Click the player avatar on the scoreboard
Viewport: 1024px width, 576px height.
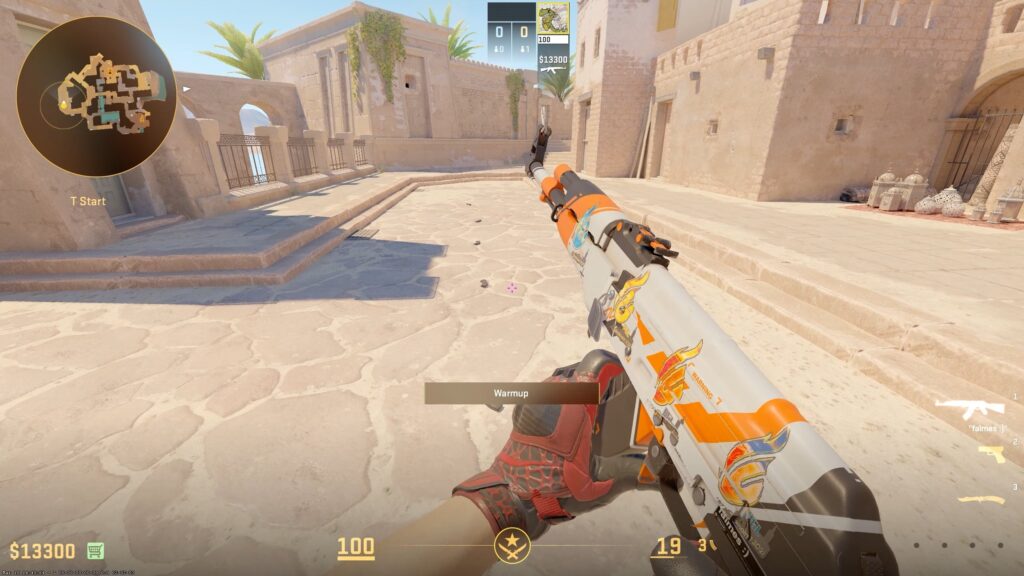click(x=552, y=19)
